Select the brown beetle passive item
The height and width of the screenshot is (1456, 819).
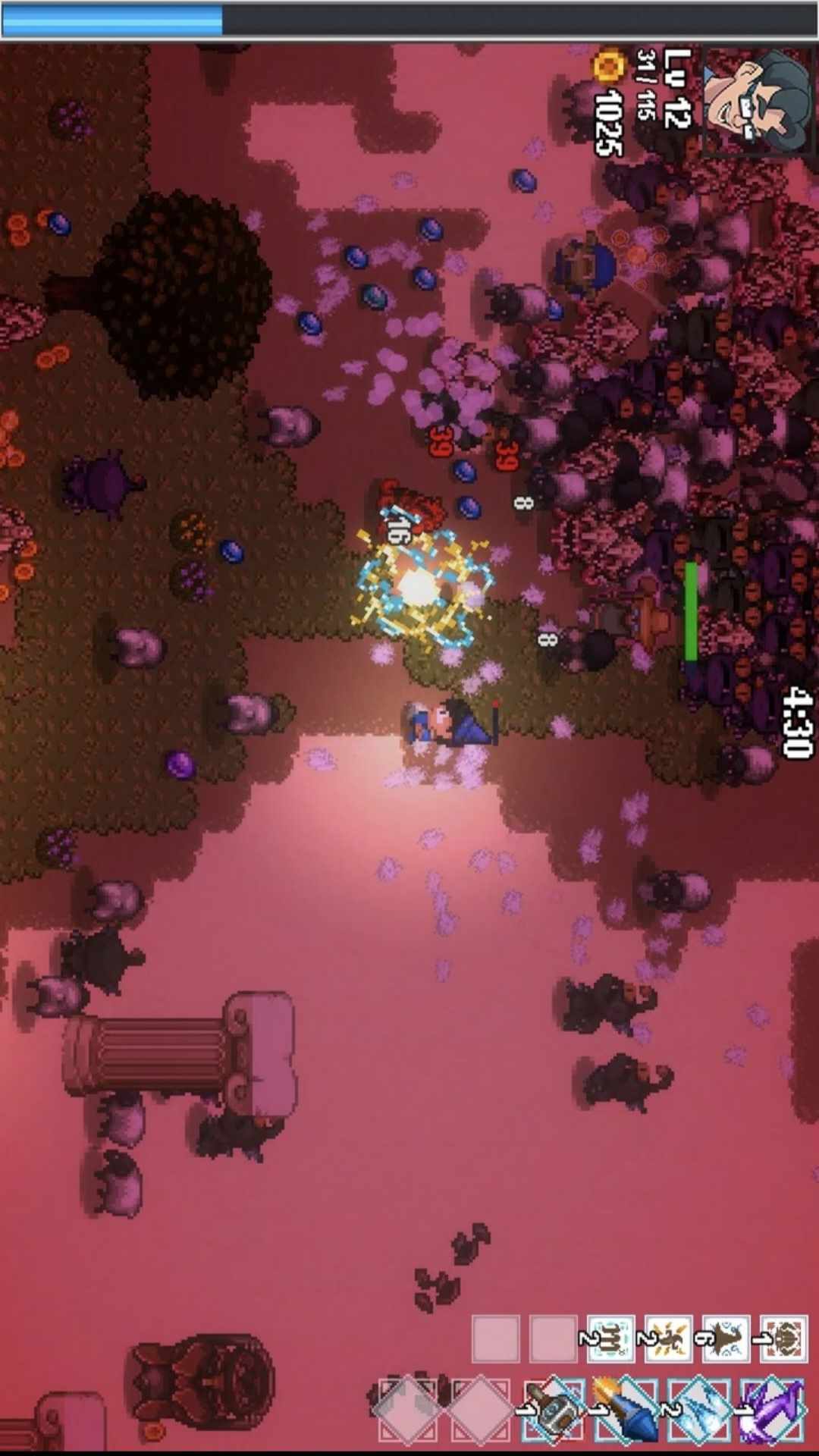(783, 1339)
